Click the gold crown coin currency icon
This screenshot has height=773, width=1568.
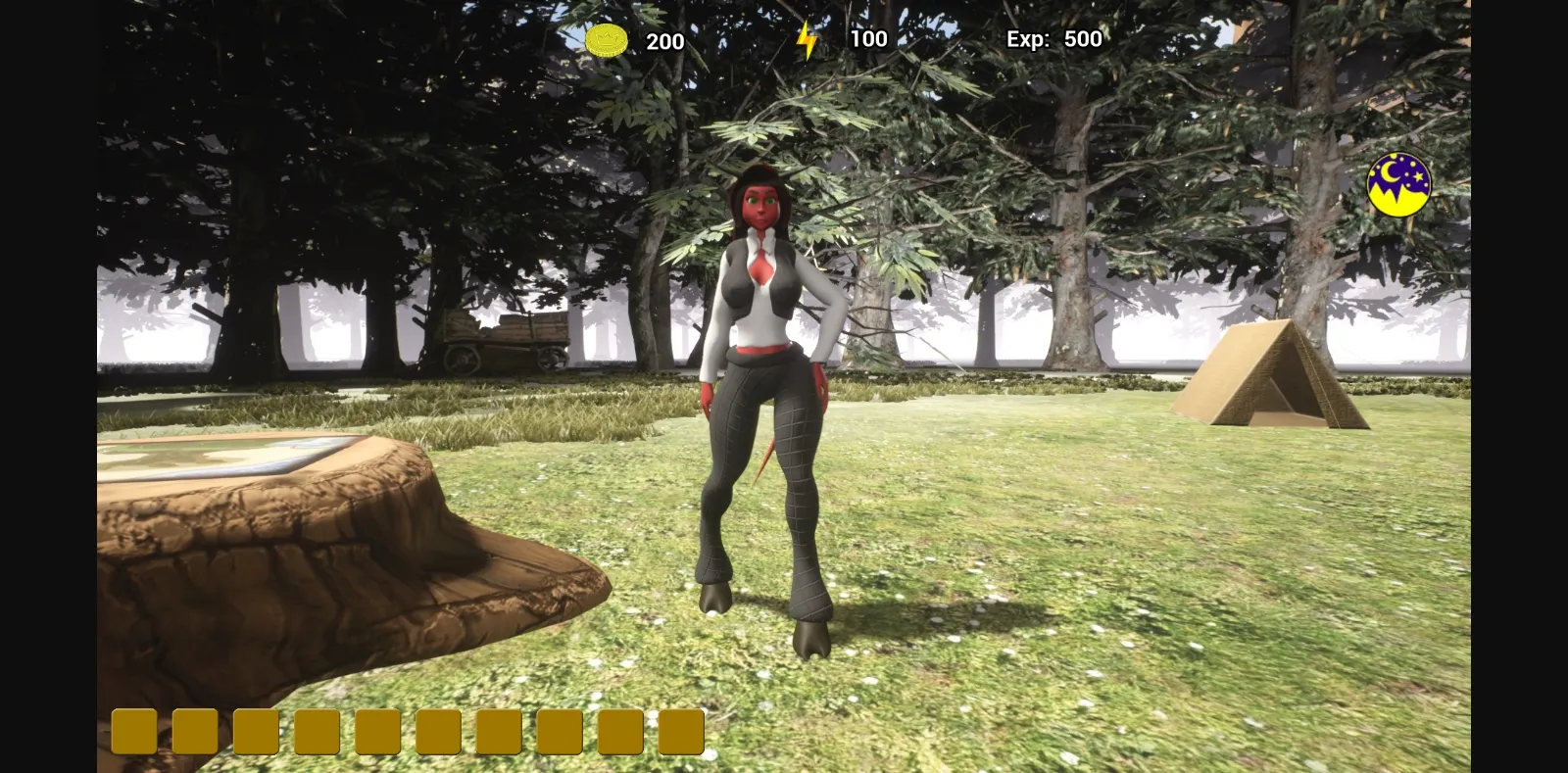pos(605,38)
